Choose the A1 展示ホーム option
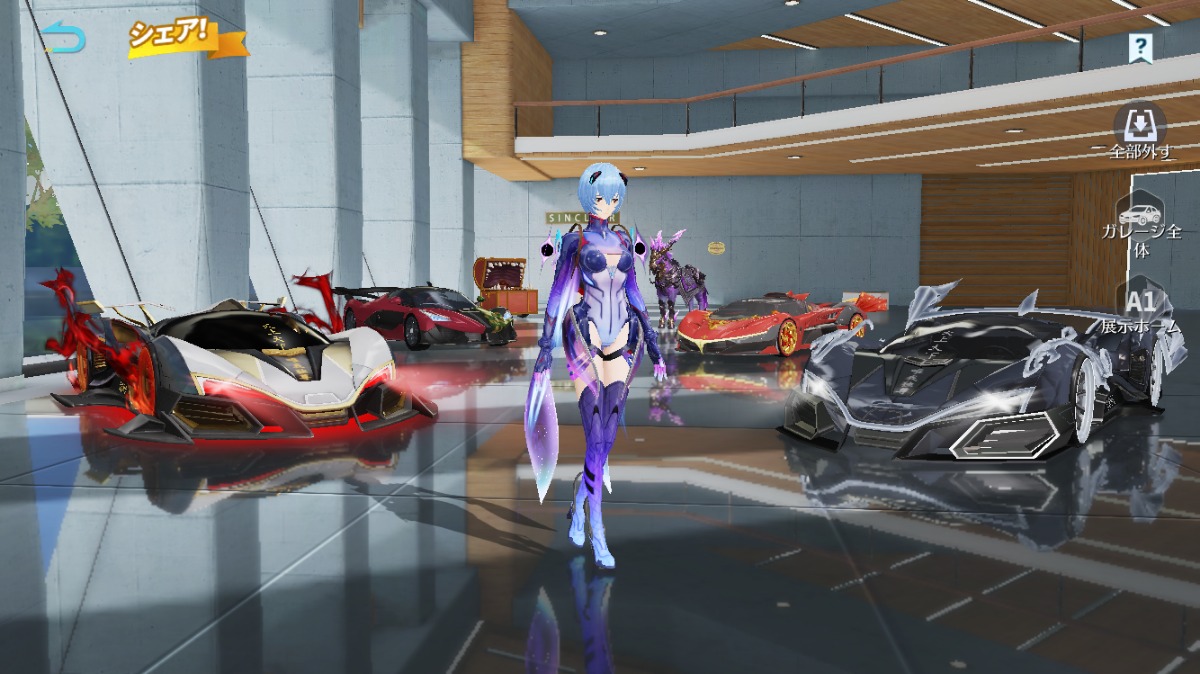 point(1141,309)
